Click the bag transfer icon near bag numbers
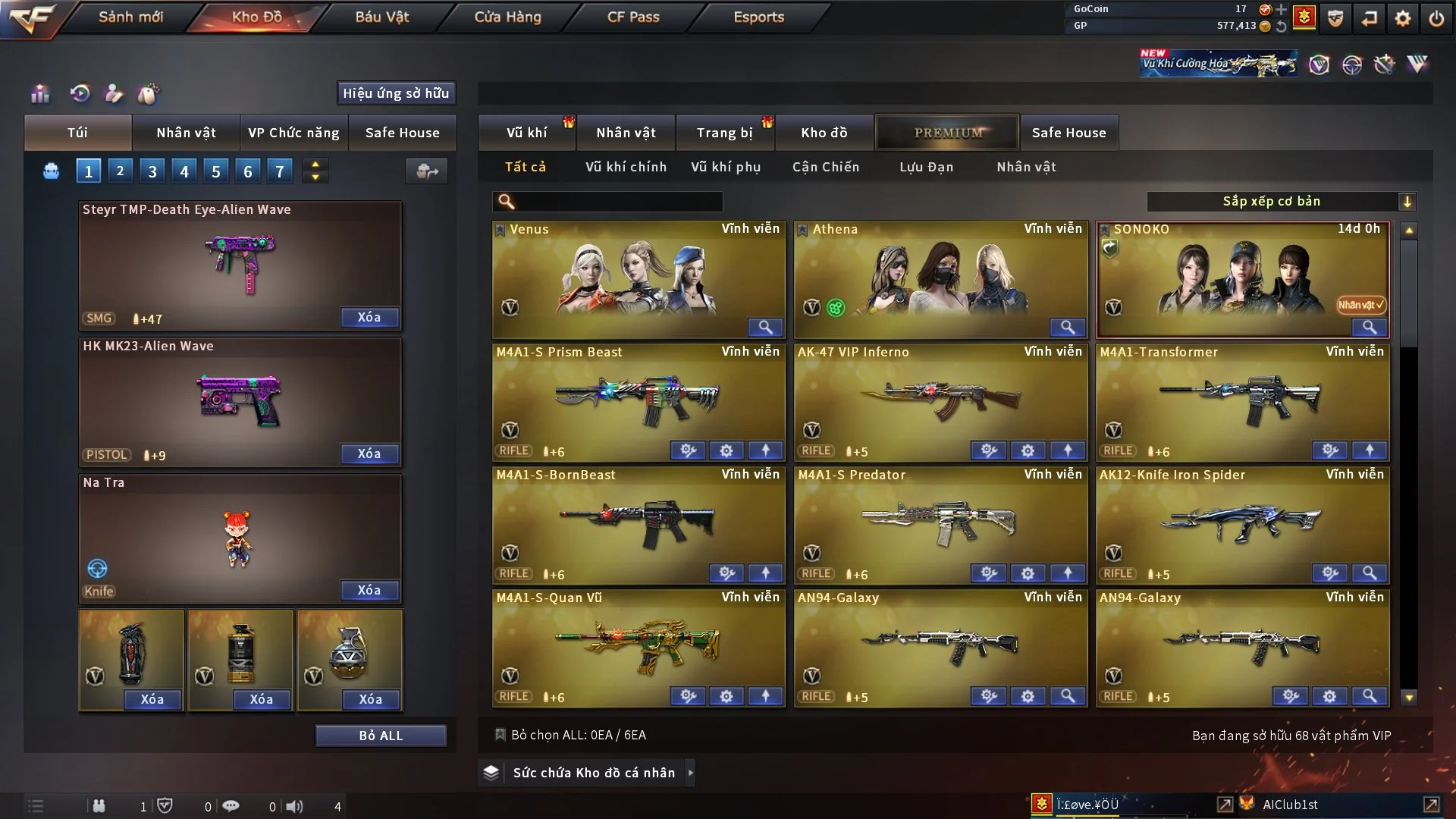Screen dimensions: 1456x819 click(425, 171)
